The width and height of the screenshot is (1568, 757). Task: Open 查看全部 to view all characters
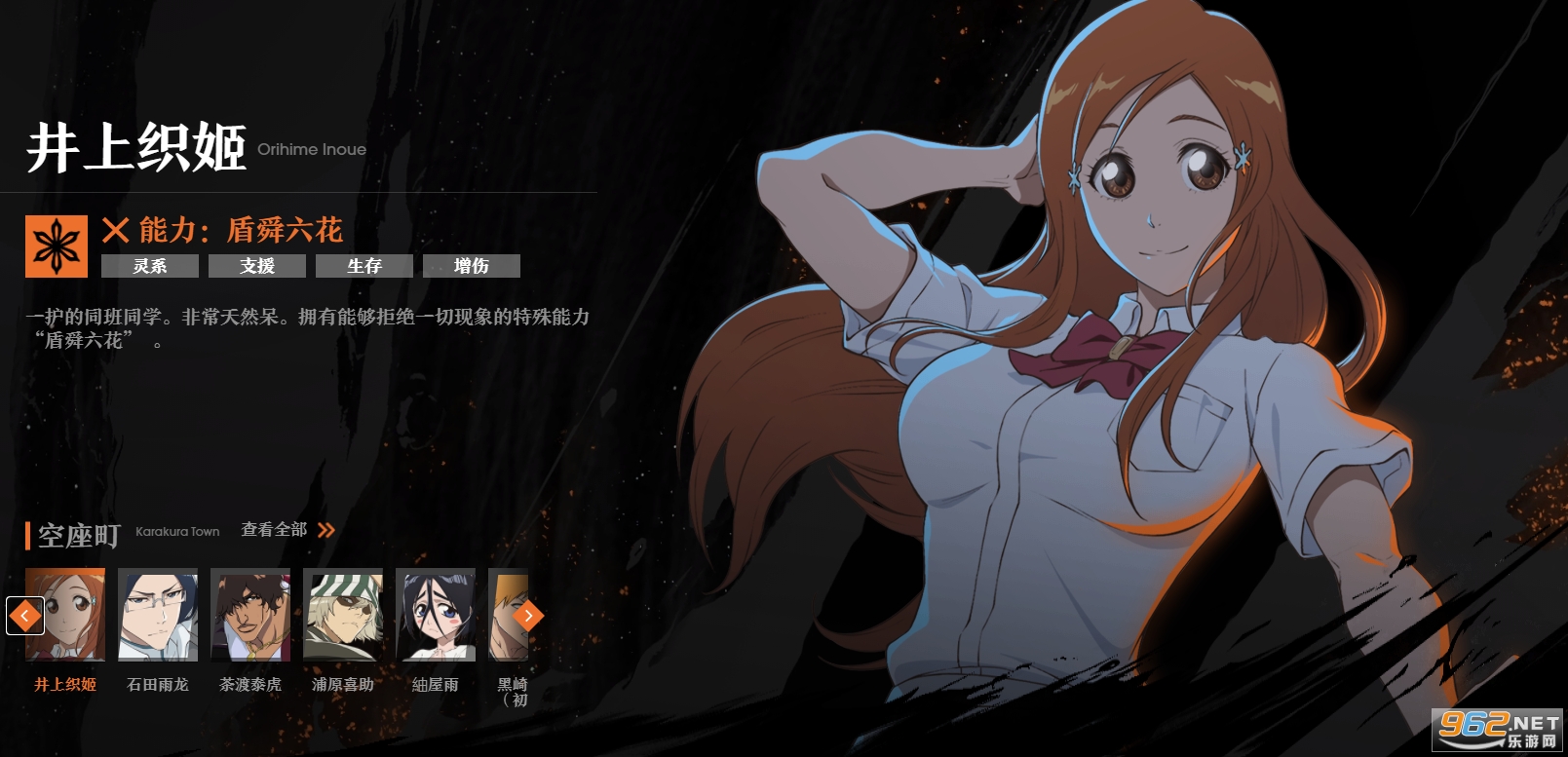pyautogui.click(x=274, y=530)
